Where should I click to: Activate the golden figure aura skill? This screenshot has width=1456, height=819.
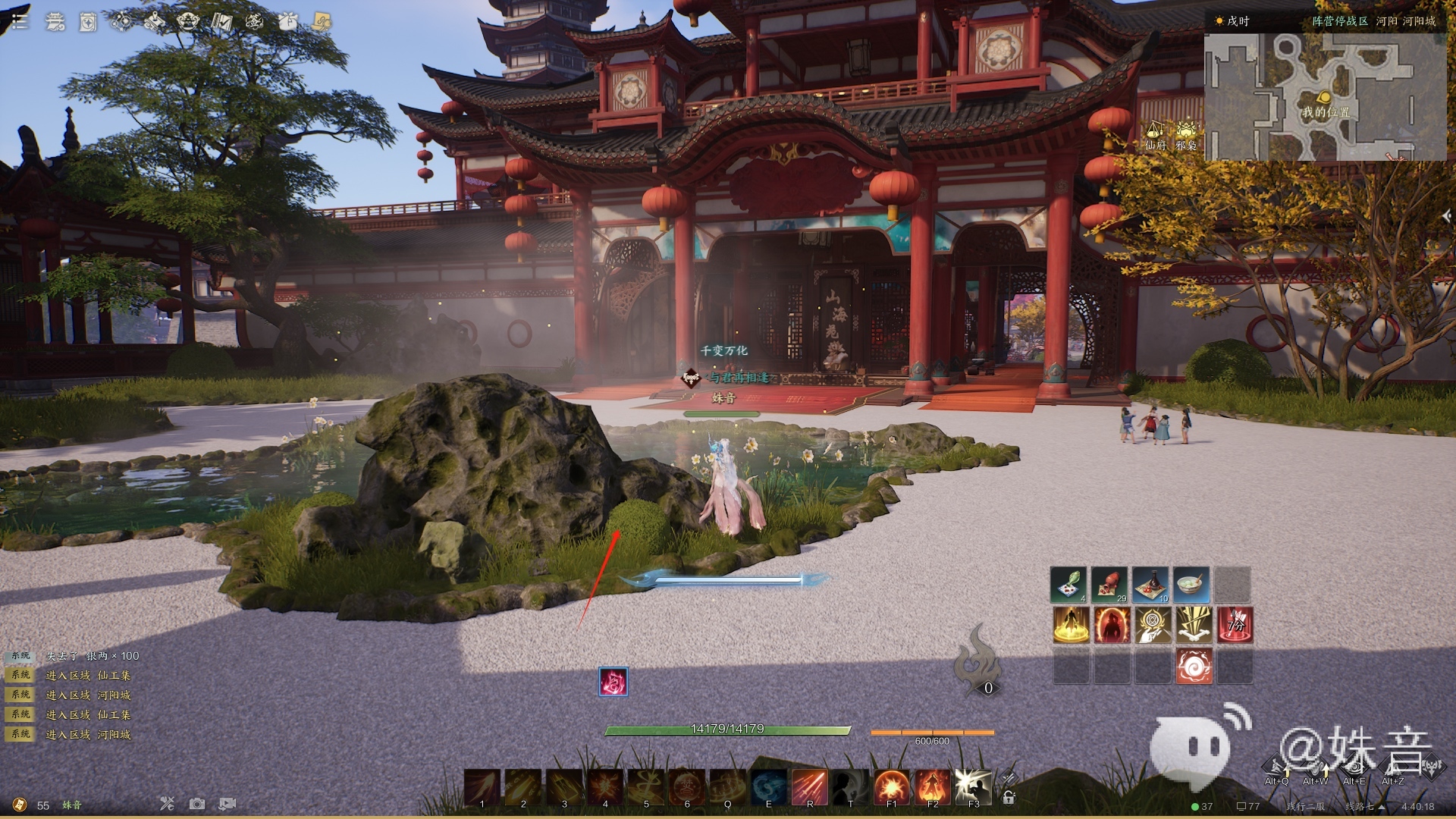pyautogui.click(x=1071, y=626)
